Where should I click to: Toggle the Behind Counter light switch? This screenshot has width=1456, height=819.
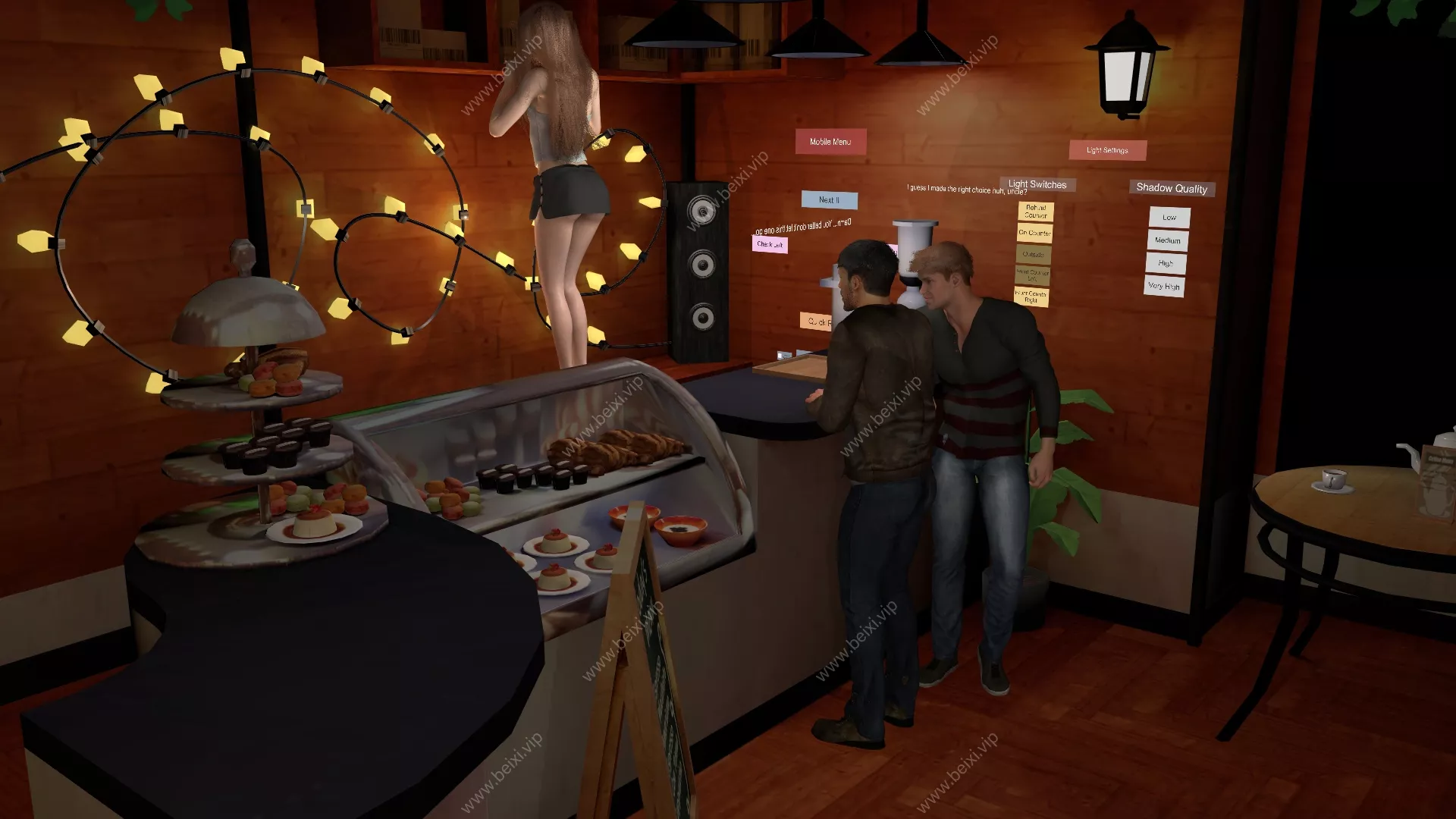[1035, 211]
